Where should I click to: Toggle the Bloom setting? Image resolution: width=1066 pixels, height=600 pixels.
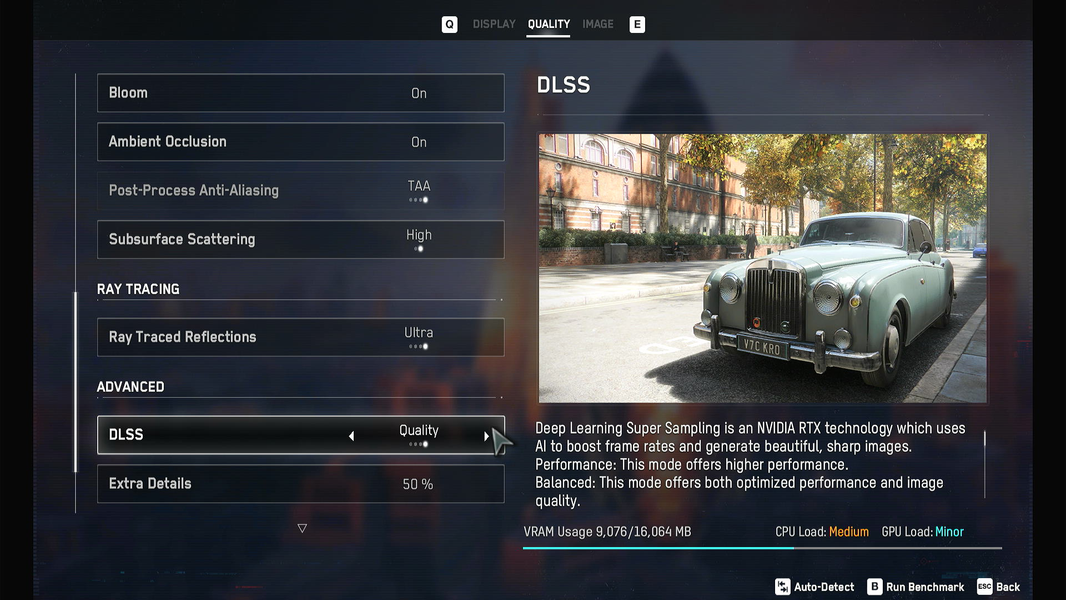coord(300,93)
